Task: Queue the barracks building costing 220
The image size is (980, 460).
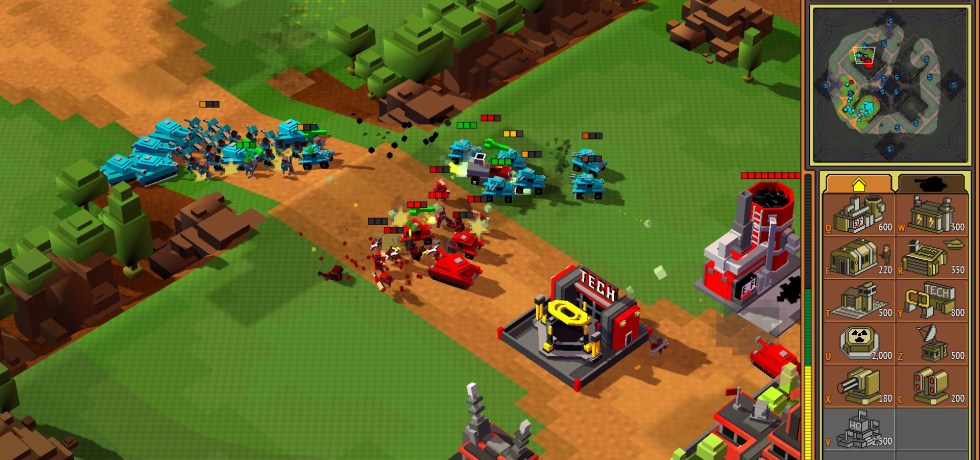Action: [858, 259]
